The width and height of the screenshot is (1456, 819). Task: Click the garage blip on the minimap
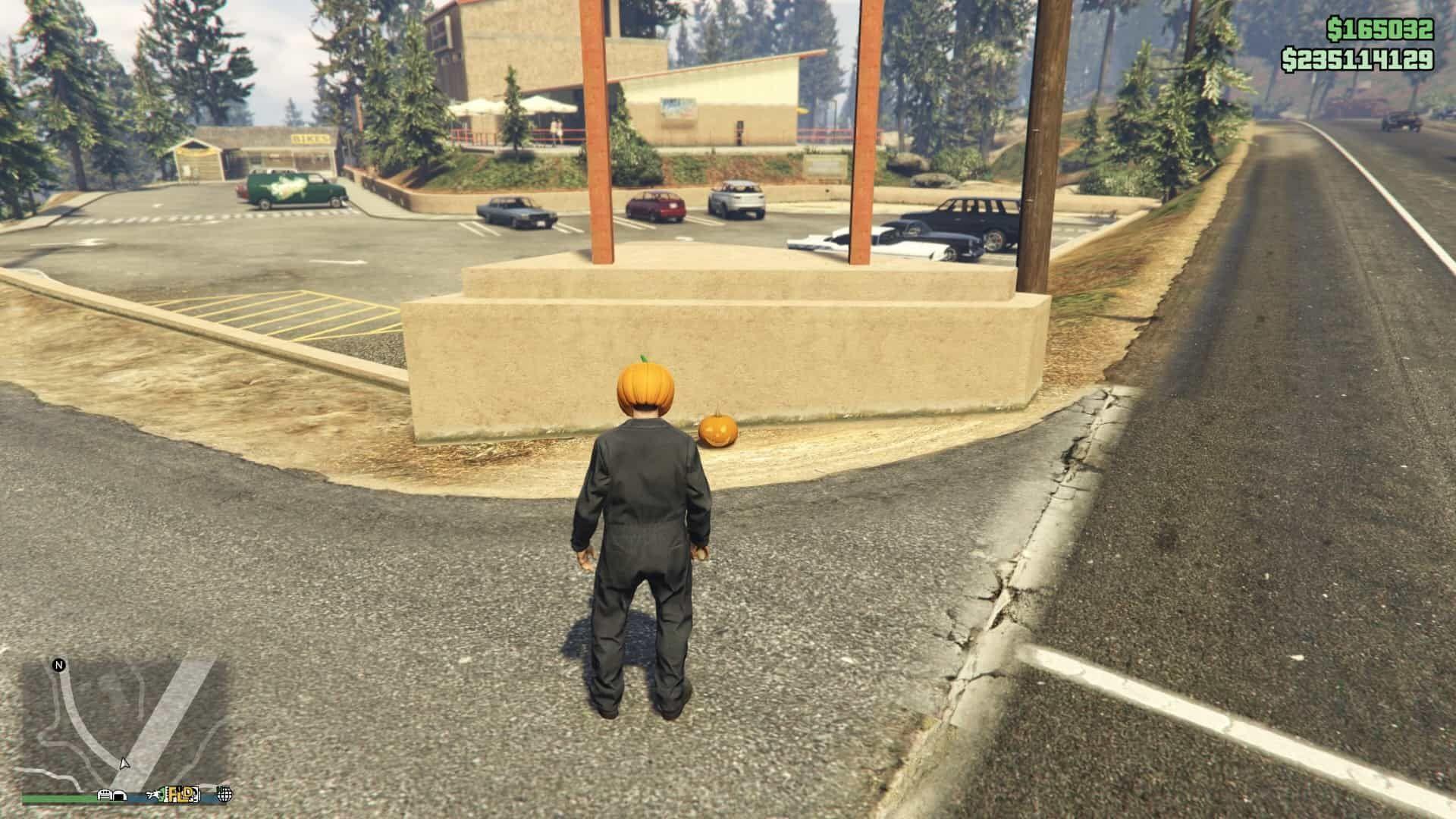coord(121,795)
